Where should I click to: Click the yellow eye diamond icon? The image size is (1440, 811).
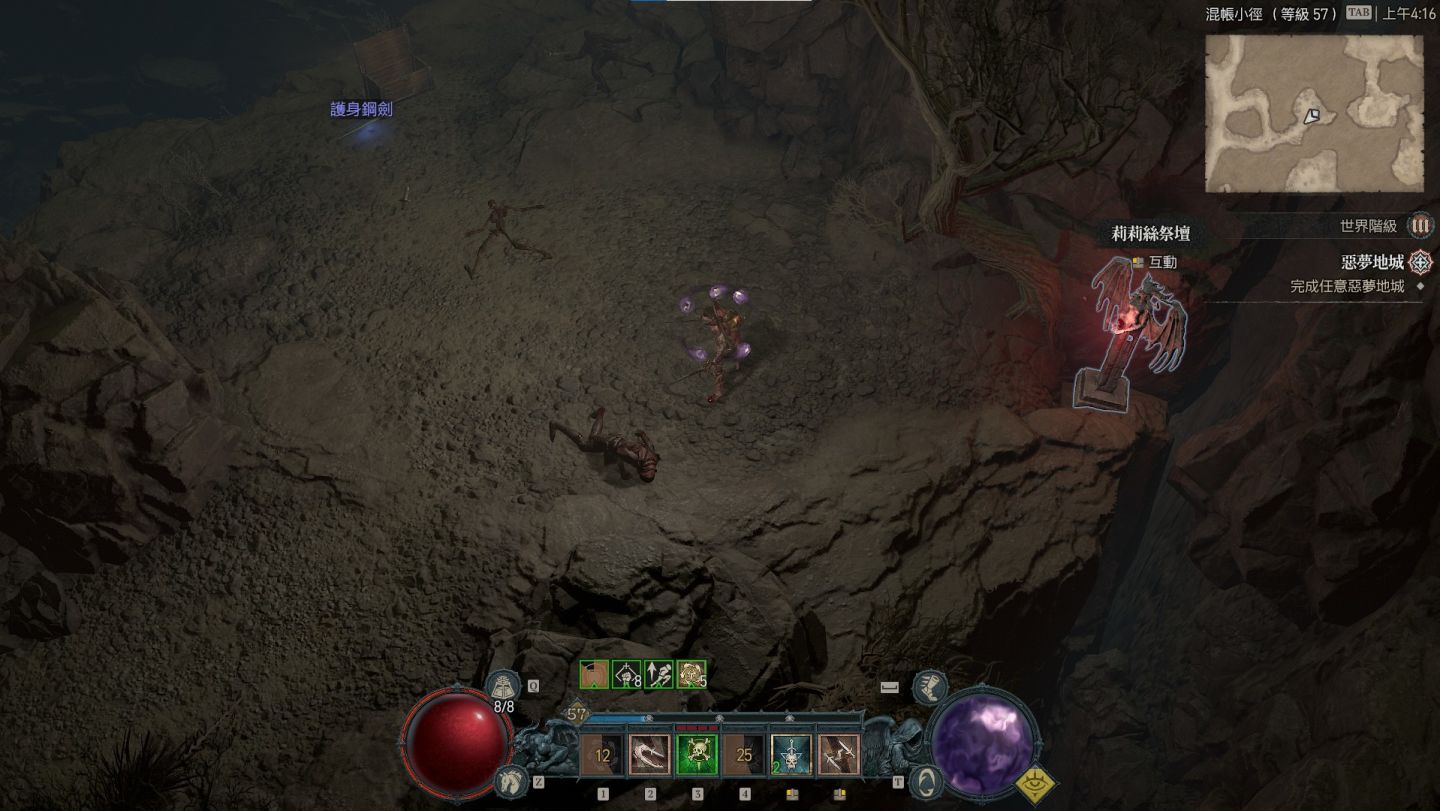pos(1038,787)
